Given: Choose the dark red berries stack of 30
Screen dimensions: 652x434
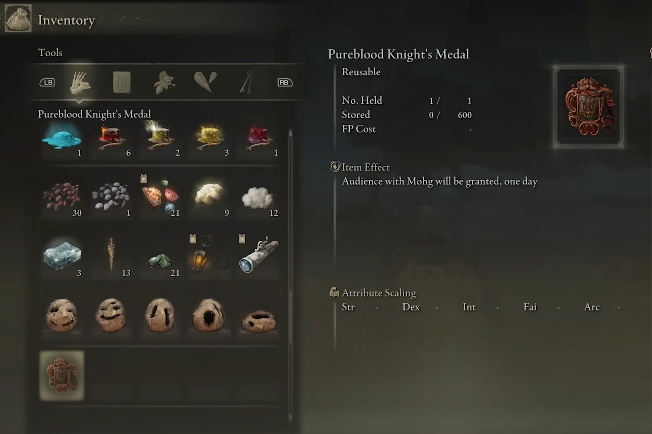Looking at the screenshot, I should [x=61, y=196].
